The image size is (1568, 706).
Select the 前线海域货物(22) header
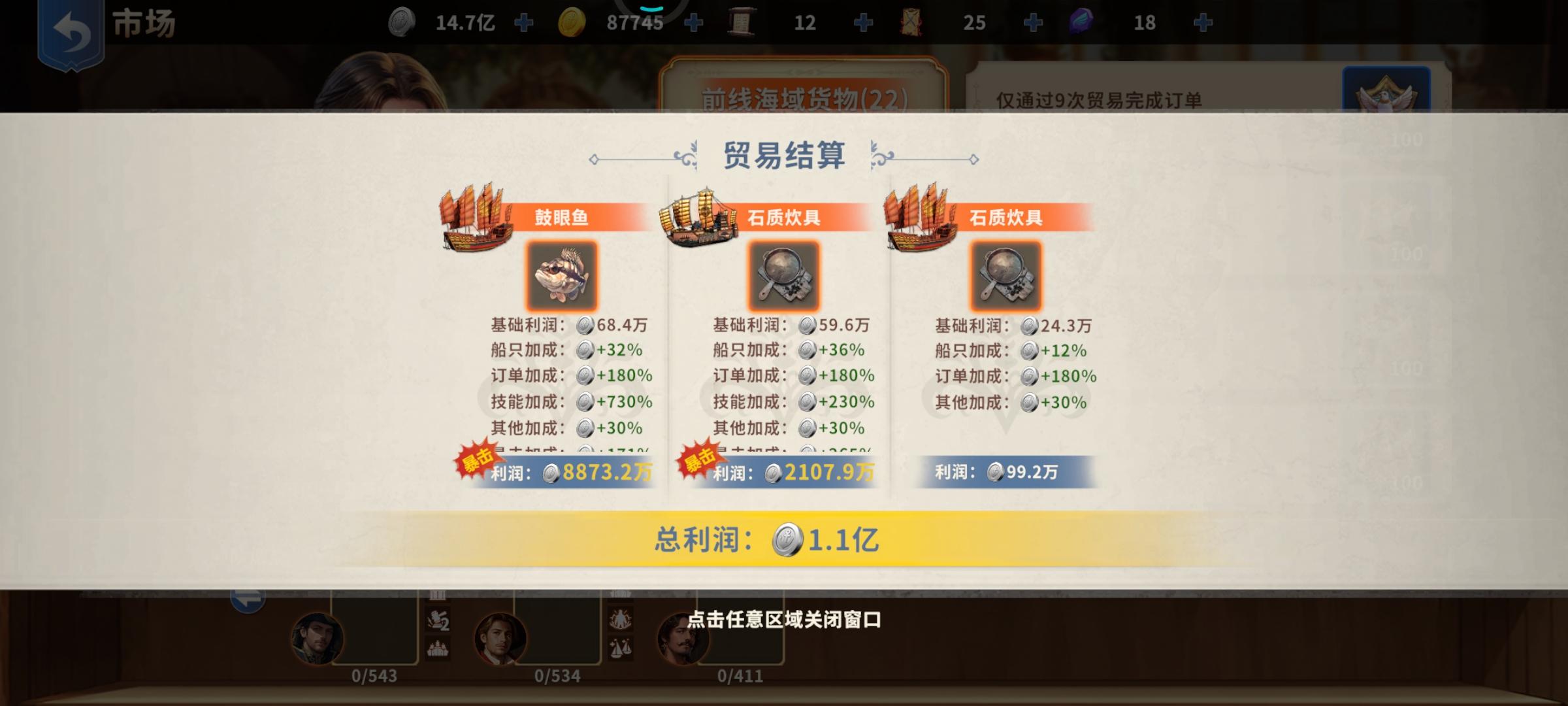click(802, 96)
